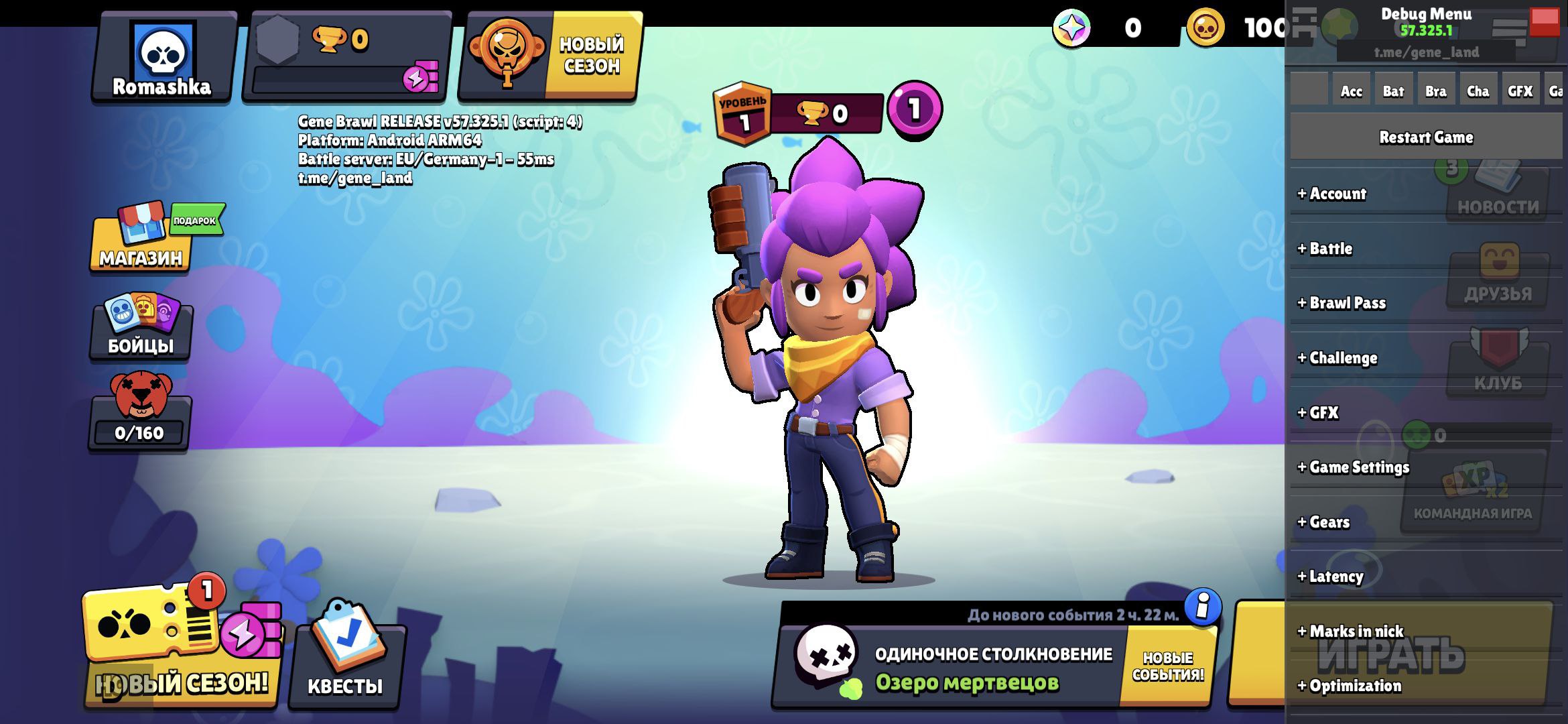Show event info via blue i icon
The height and width of the screenshot is (724, 1568).
1202,607
